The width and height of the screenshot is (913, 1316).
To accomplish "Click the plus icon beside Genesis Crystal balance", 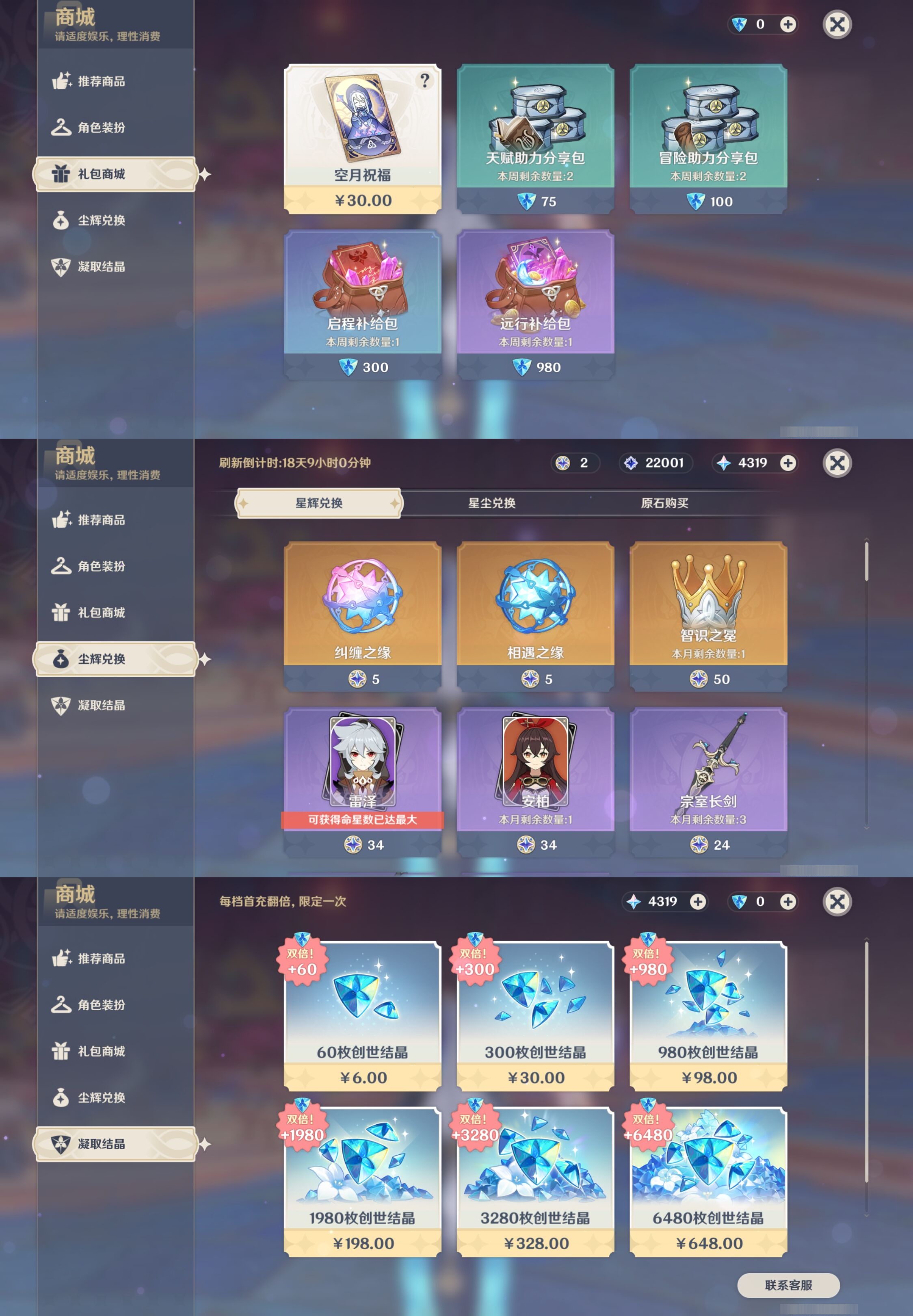I will (788, 25).
